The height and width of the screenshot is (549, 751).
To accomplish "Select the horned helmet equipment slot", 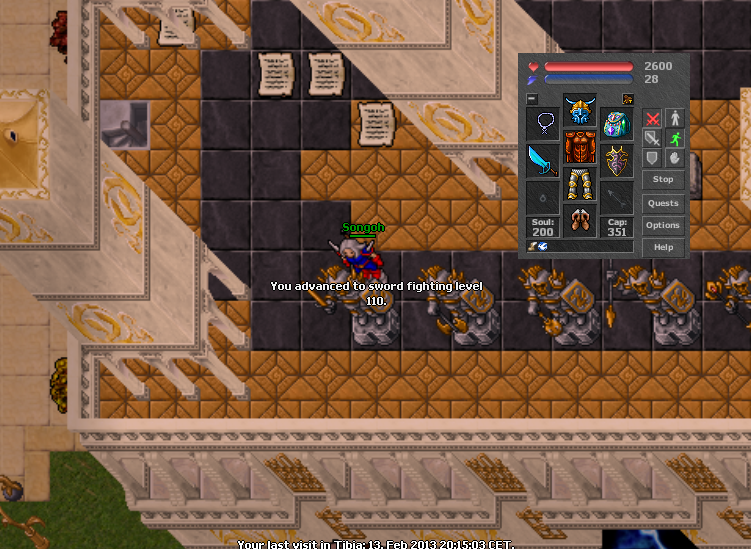I will click(x=580, y=110).
